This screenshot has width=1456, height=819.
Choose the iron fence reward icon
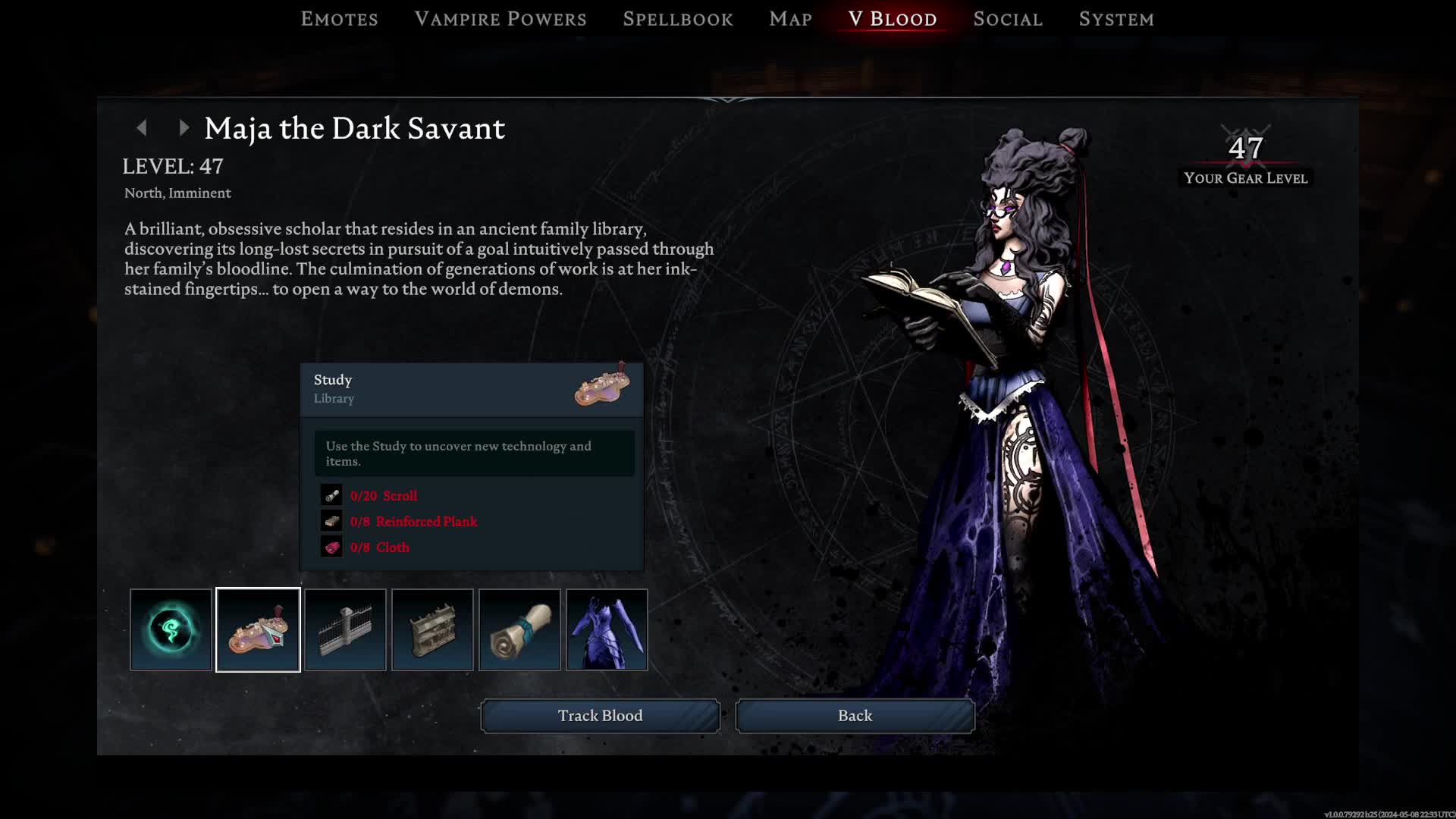click(345, 629)
